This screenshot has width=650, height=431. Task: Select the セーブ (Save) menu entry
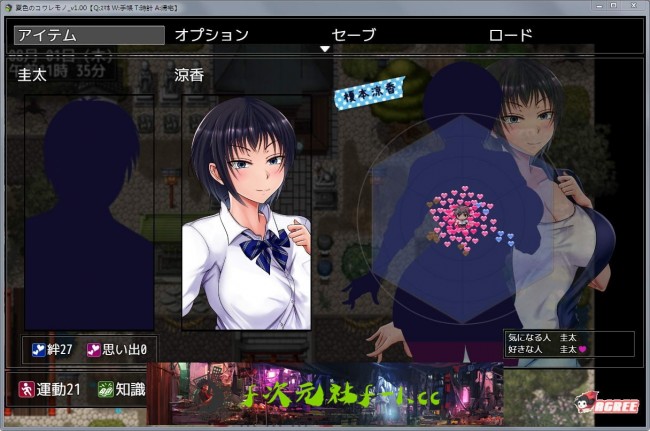pos(353,35)
